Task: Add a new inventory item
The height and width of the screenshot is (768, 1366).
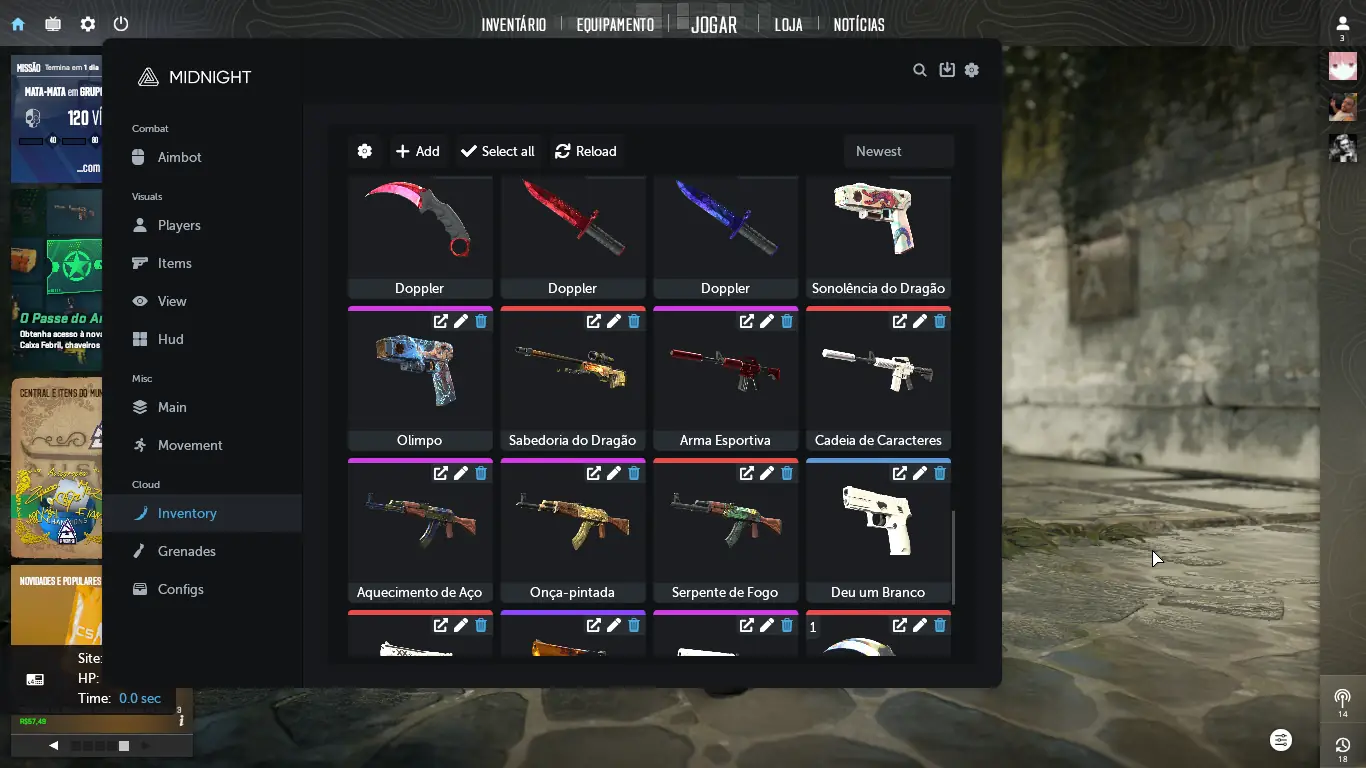Action: [x=418, y=151]
